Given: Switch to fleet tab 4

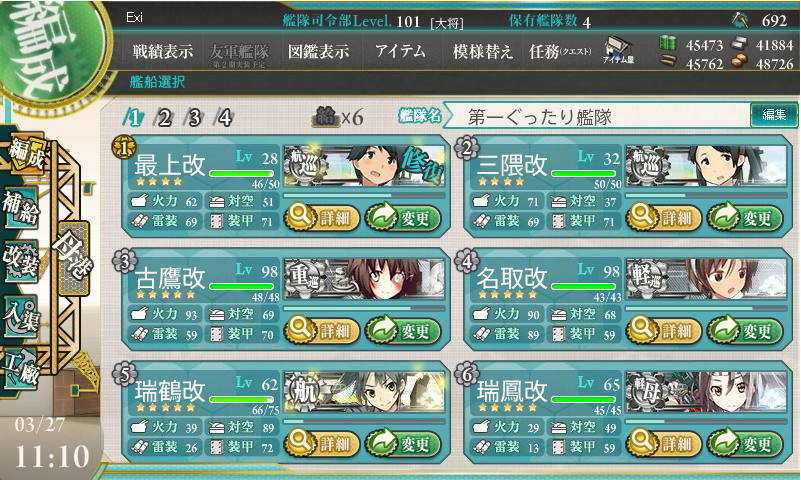Looking at the screenshot, I should (x=225, y=117).
